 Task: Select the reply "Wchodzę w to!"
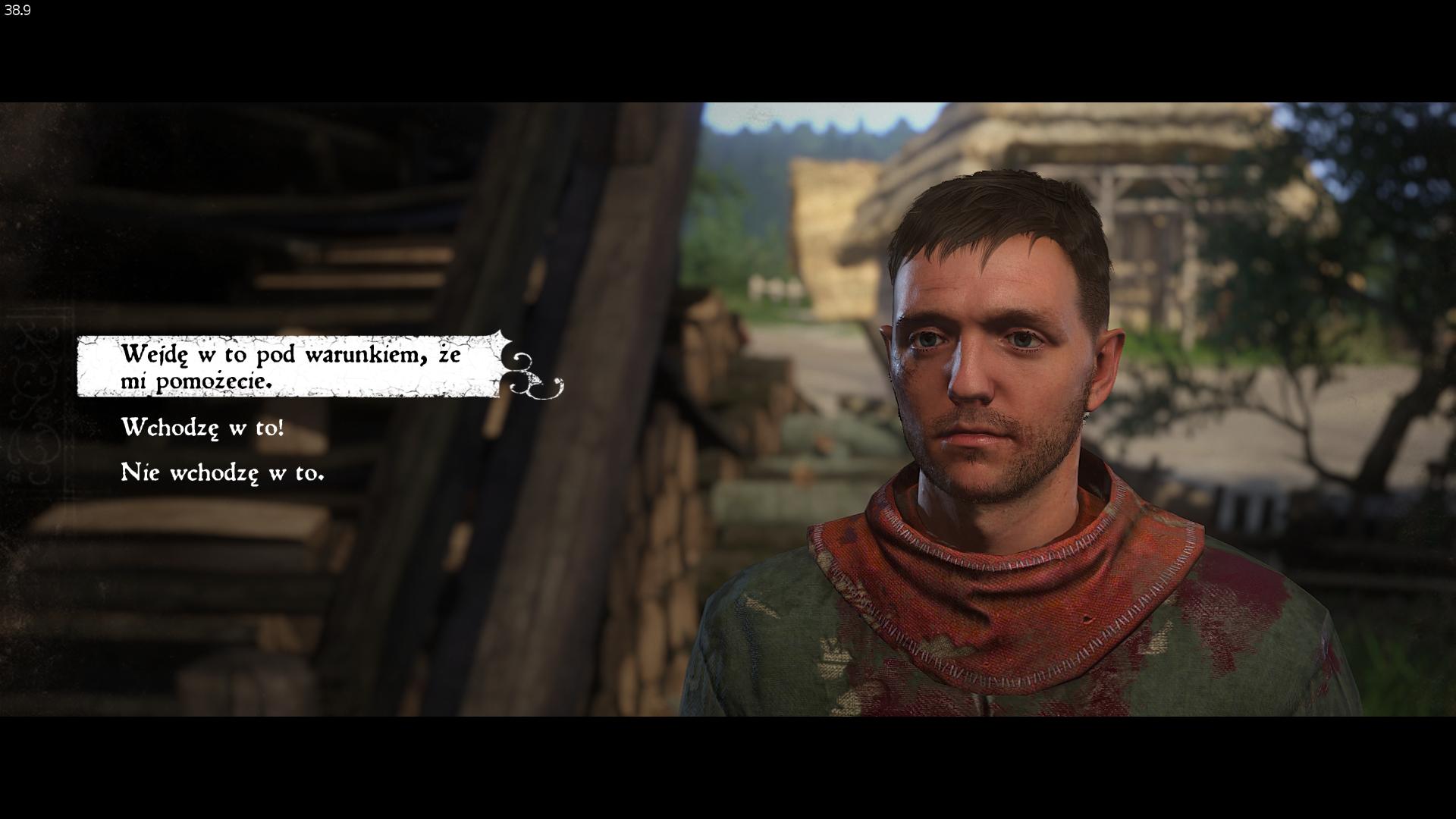[202, 428]
